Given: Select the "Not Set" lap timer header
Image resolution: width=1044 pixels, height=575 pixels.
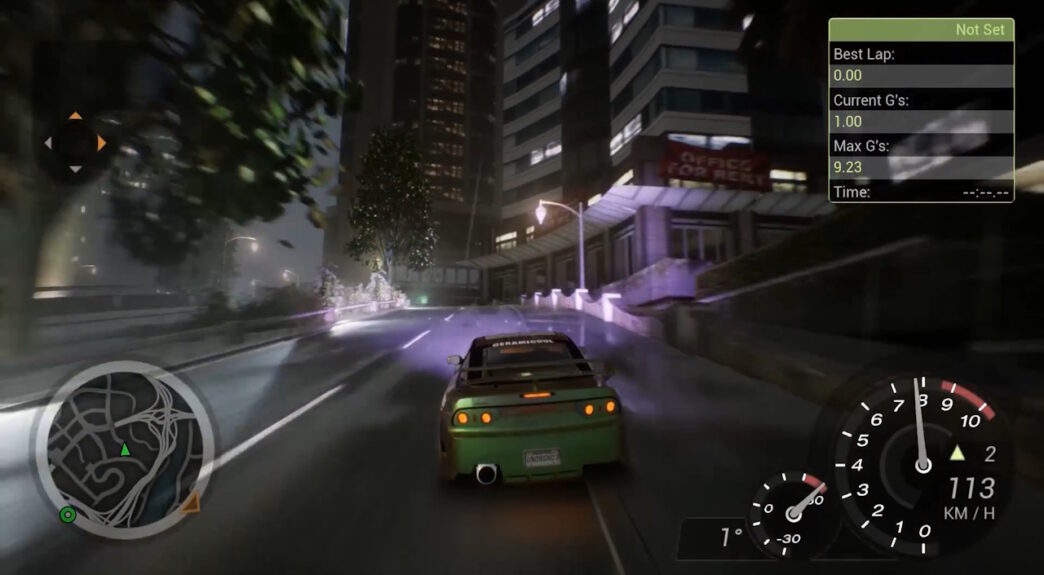Looking at the screenshot, I should pyautogui.click(x=921, y=30).
